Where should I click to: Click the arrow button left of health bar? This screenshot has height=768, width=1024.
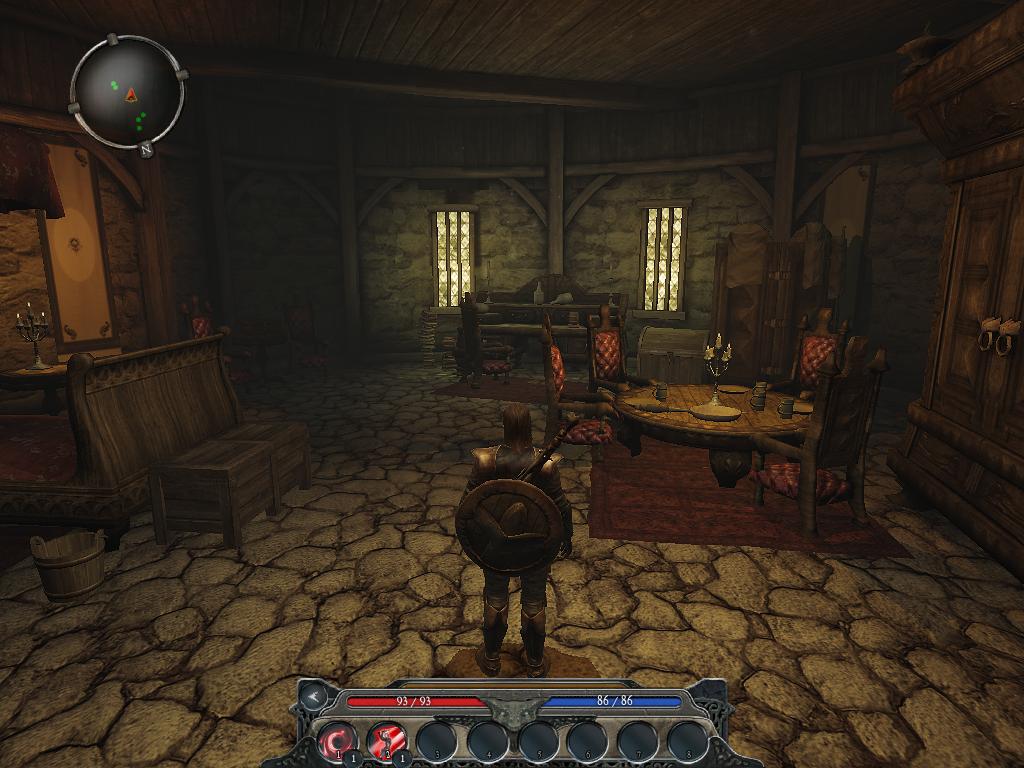coord(315,694)
